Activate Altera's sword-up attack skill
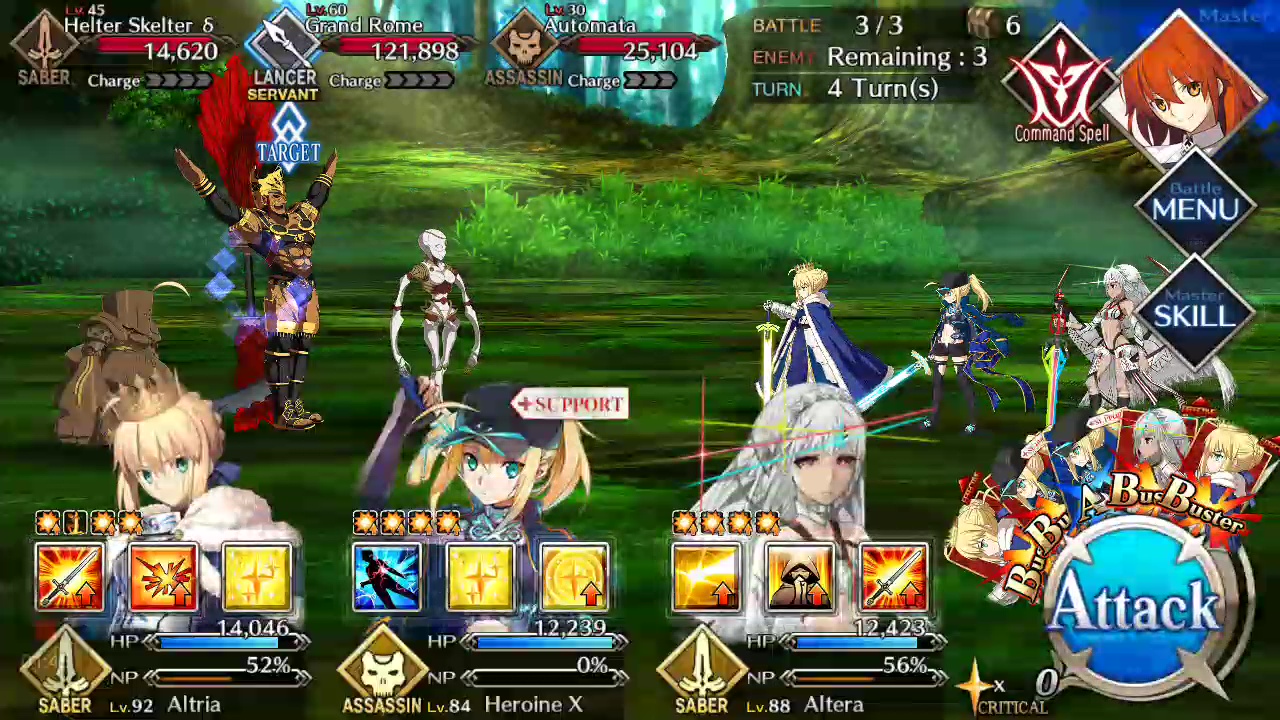 (x=894, y=577)
